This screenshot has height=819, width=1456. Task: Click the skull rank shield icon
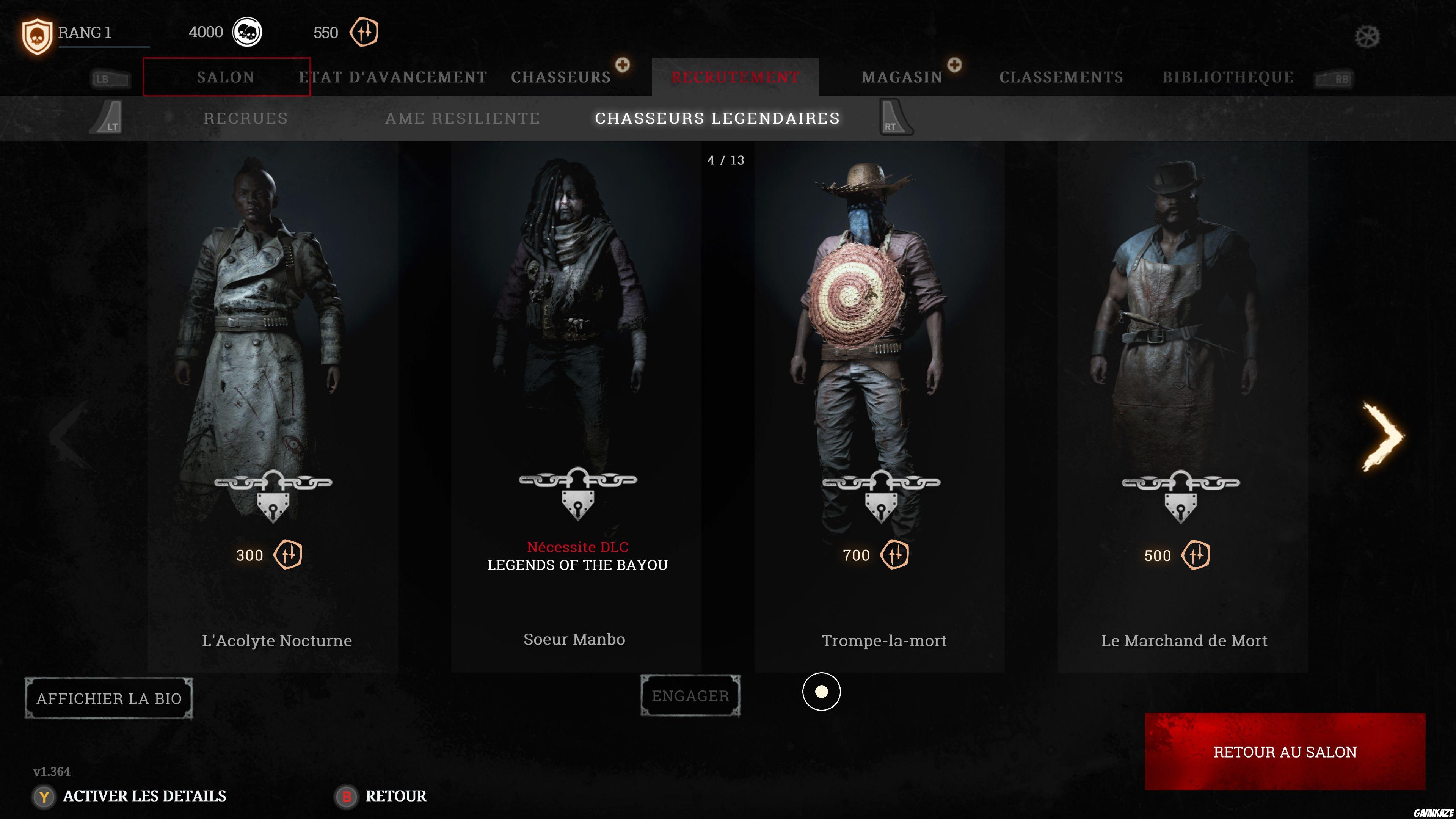pos(38,34)
